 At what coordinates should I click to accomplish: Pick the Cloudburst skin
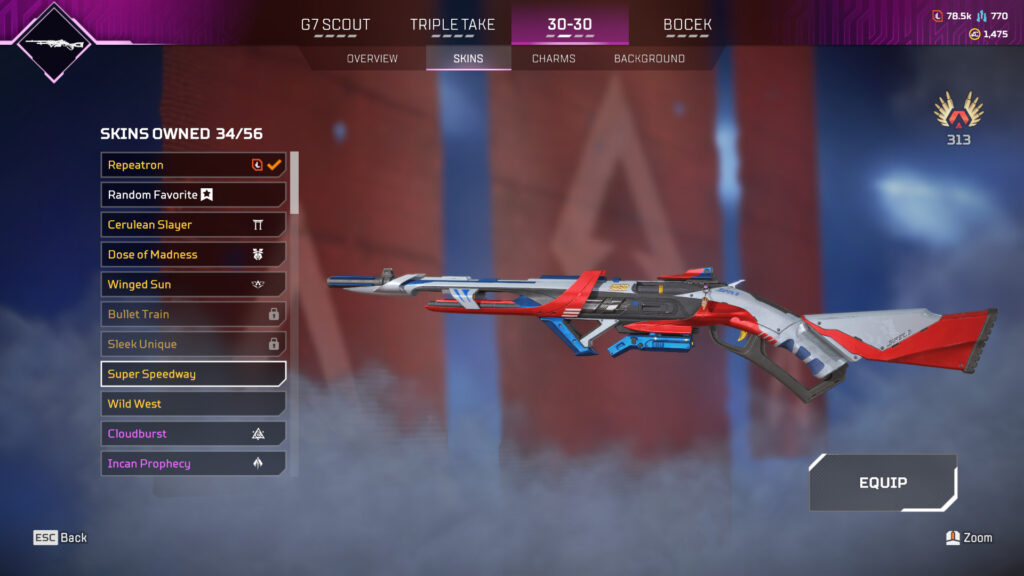[193, 434]
